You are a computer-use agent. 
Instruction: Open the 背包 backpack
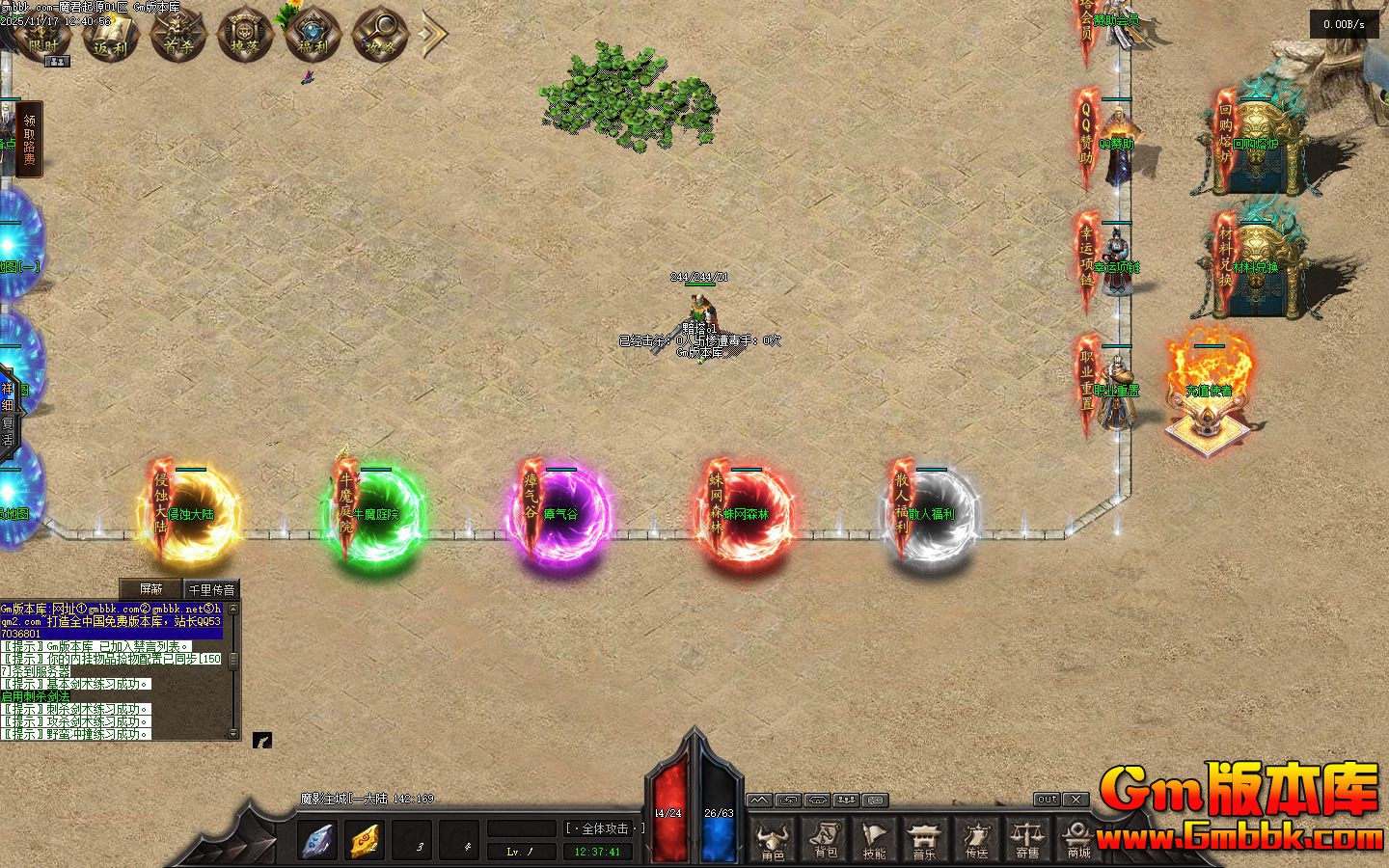coord(825,840)
